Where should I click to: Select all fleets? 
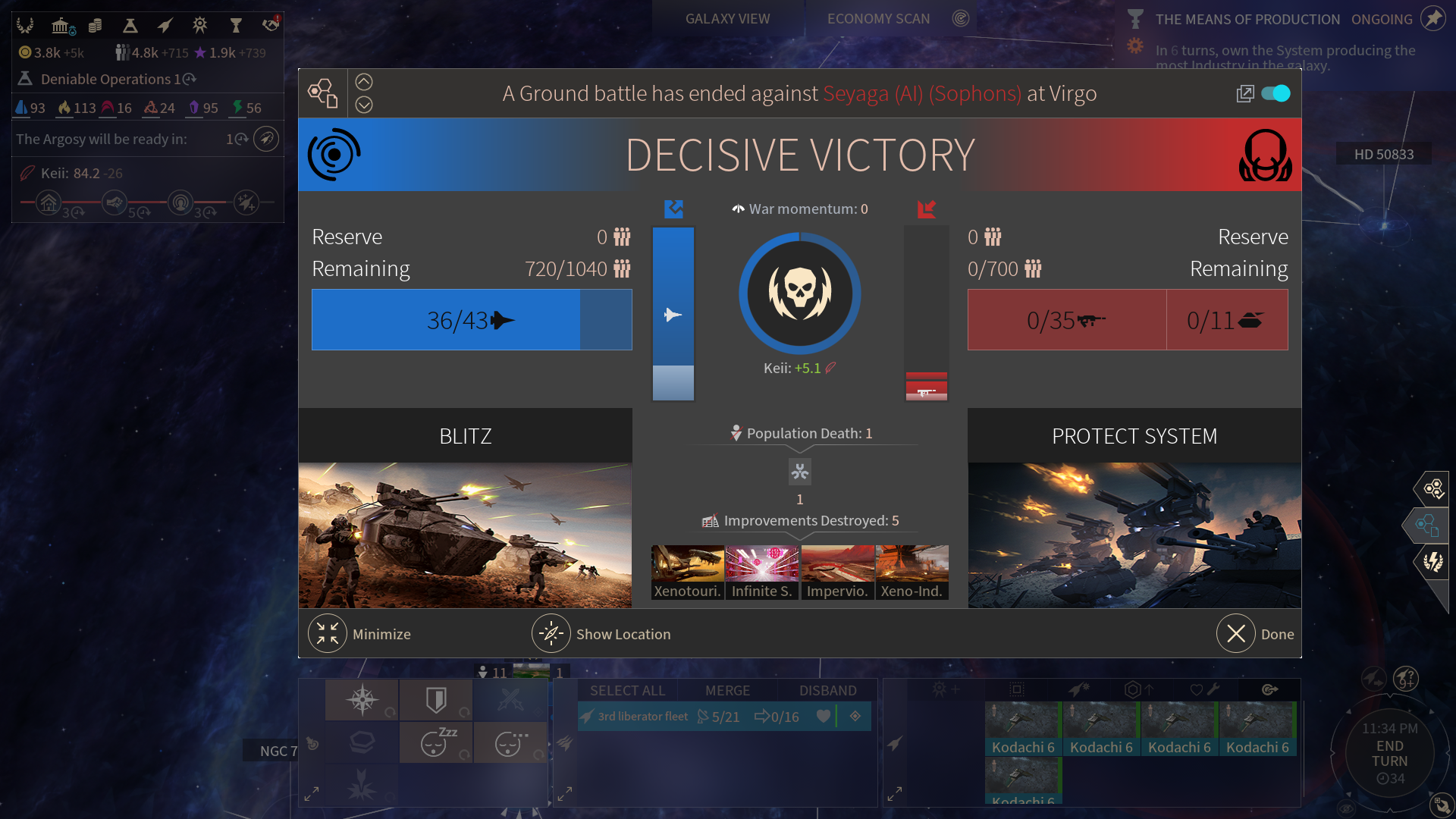click(627, 691)
